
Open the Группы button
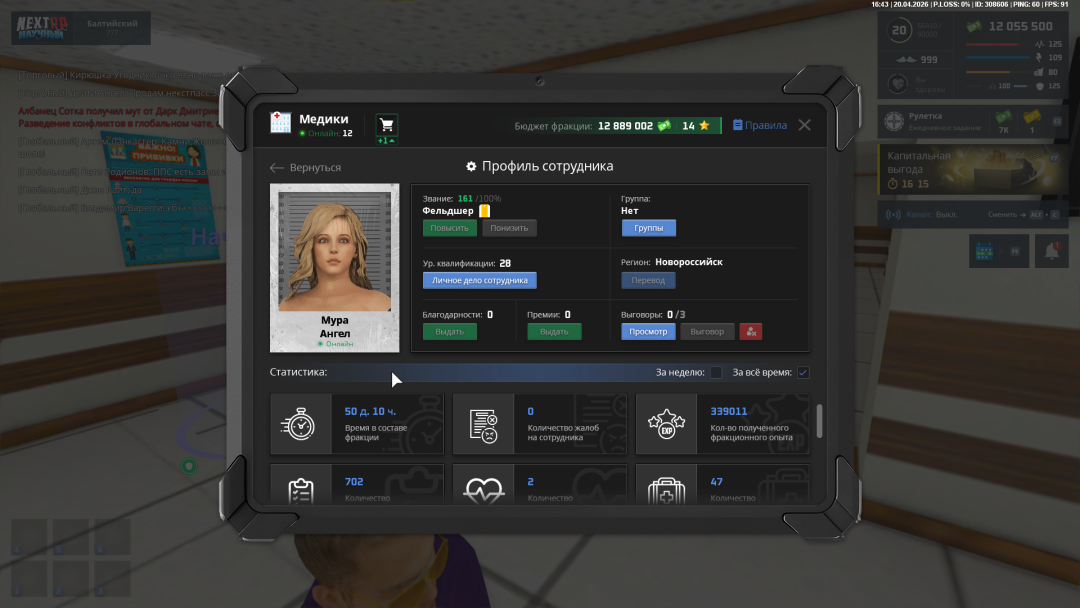tap(648, 228)
